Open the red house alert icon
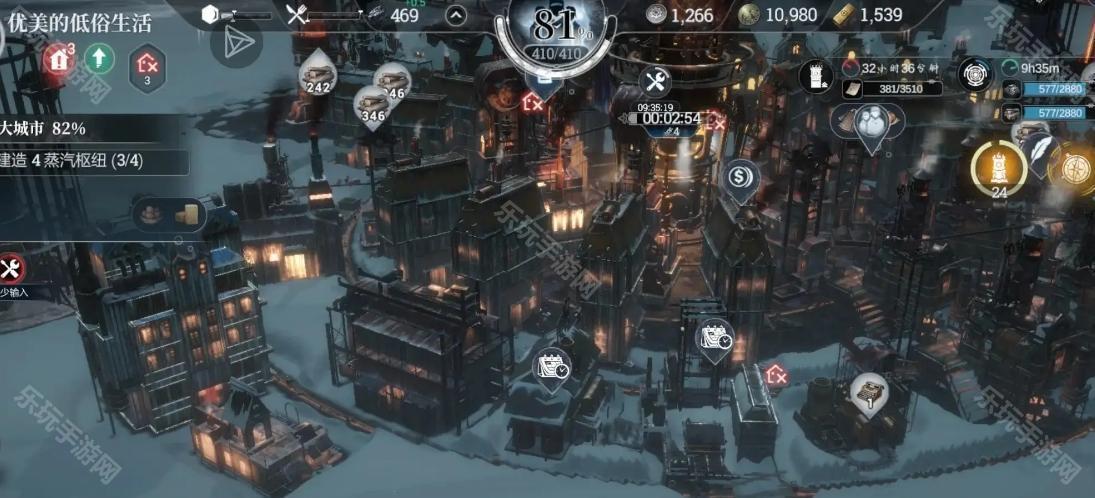The width and height of the screenshot is (1095, 498). (x=59, y=59)
